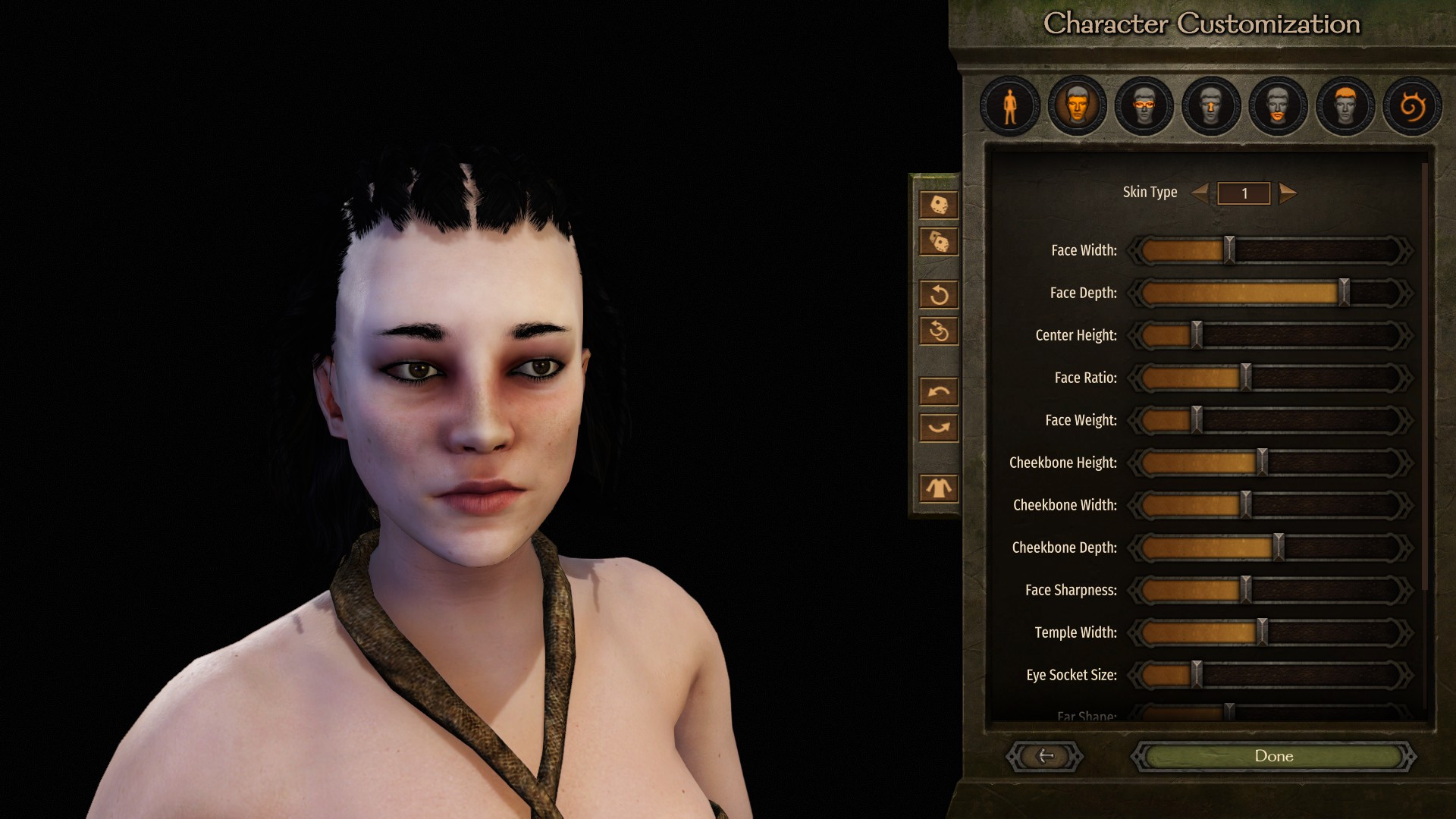The width and height of the screenshot is (1456, 819).
Task: Redo the last undone change
Action: click(x=939, y=428)
